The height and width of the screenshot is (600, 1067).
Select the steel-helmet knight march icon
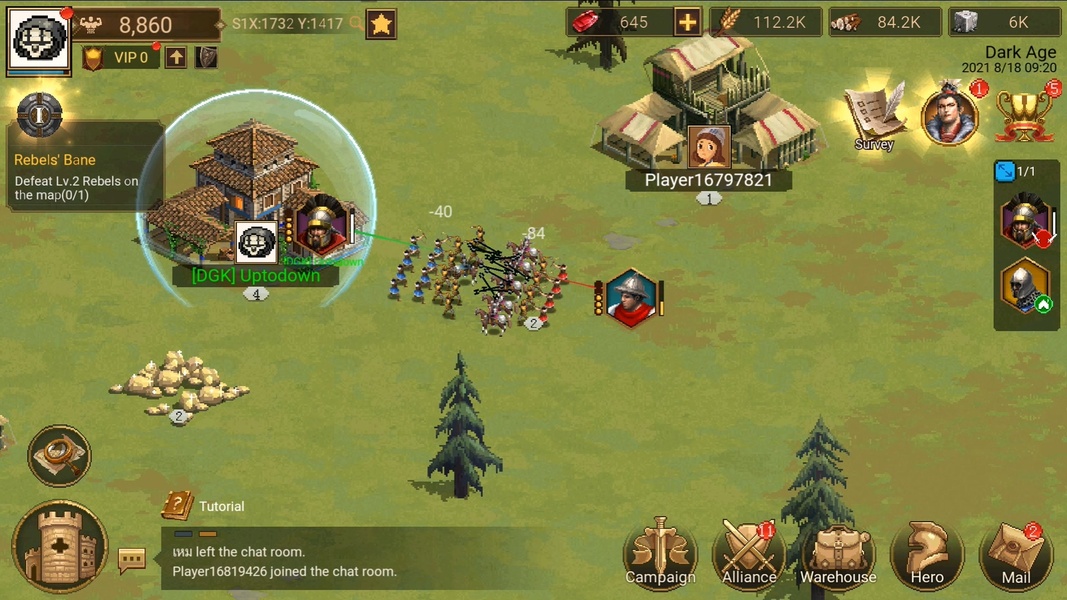1024,287
